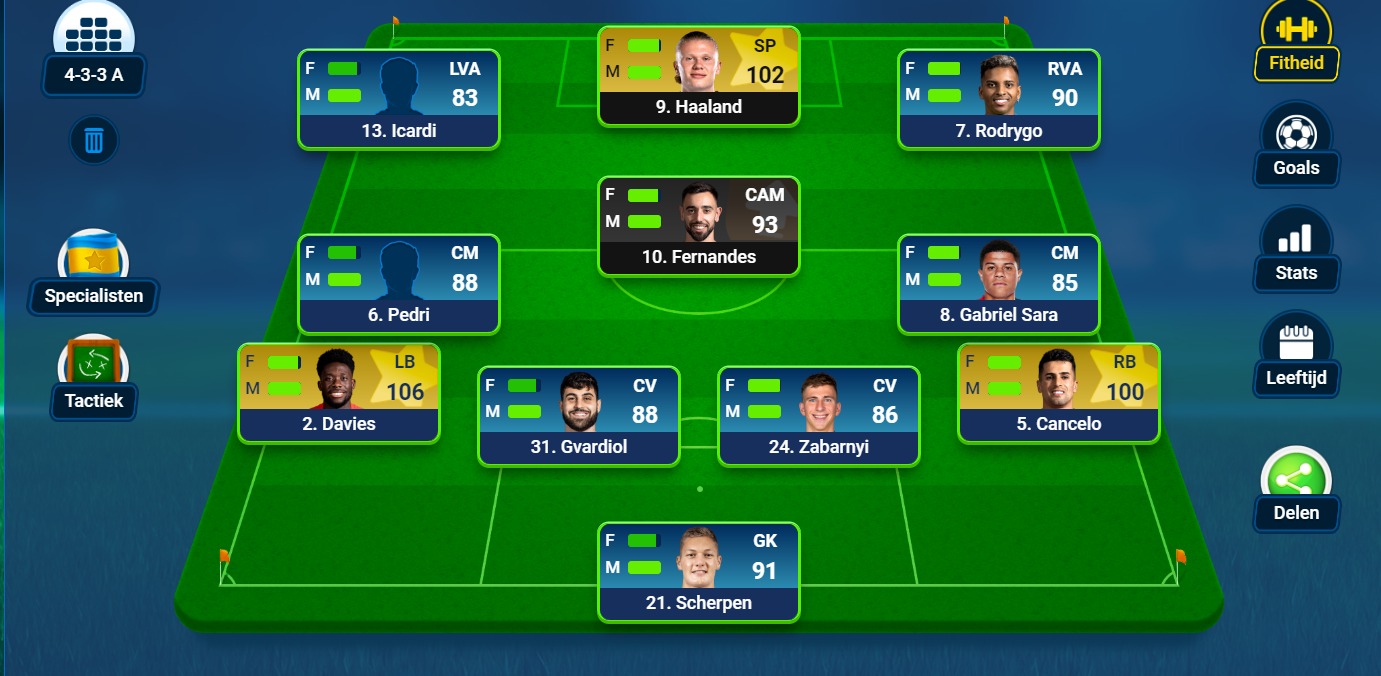Pick the Pedri midfielder card

[398, 284]
